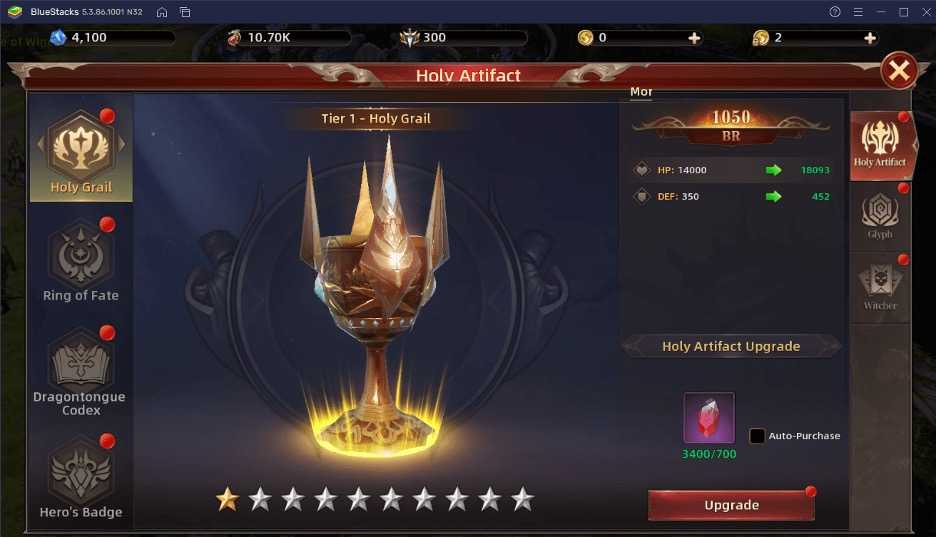The height and width of the screenshot is (538, 936).
Task: Open the Dragontongue Codex artifact
Action: [80, 368]
